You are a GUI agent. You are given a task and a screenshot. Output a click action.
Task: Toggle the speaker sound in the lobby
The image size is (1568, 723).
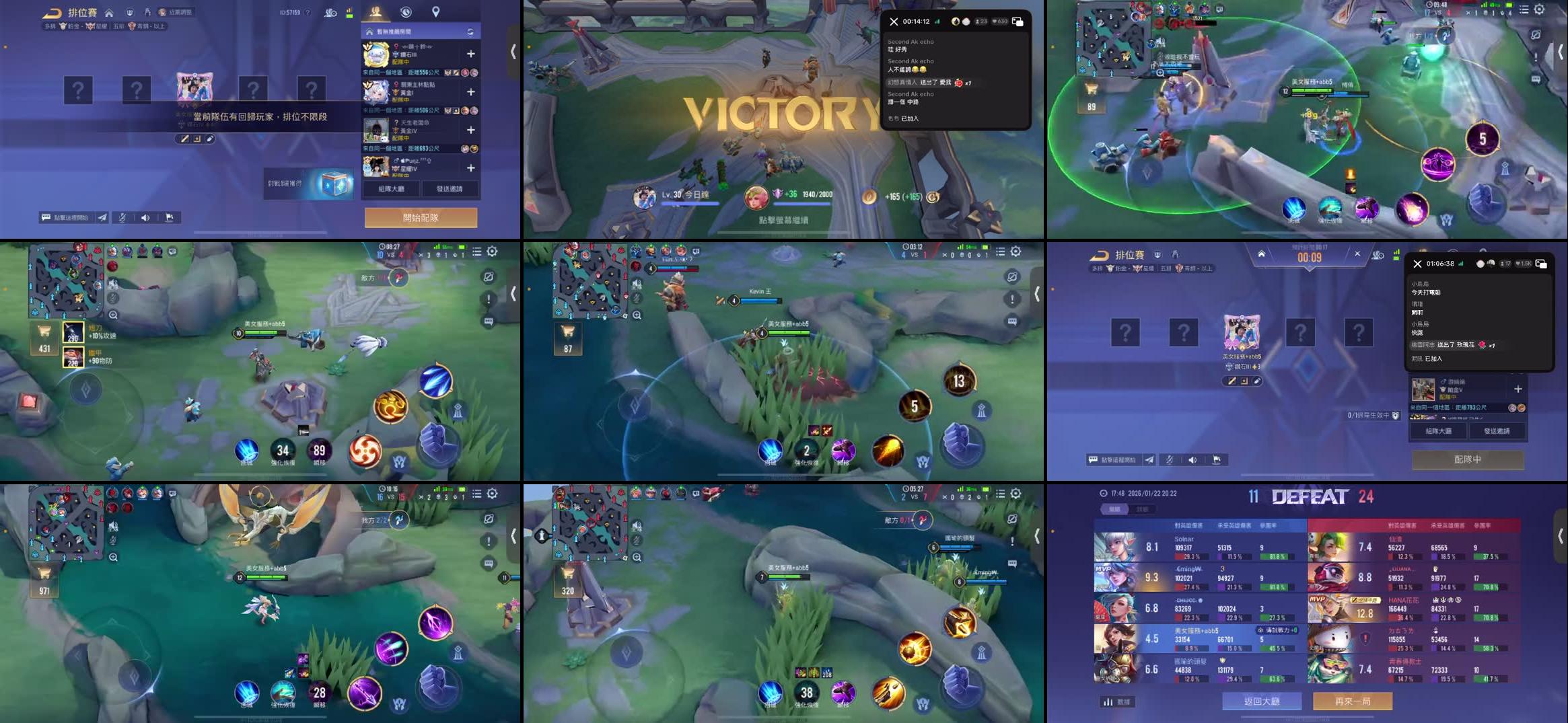(x=145, y=217)
